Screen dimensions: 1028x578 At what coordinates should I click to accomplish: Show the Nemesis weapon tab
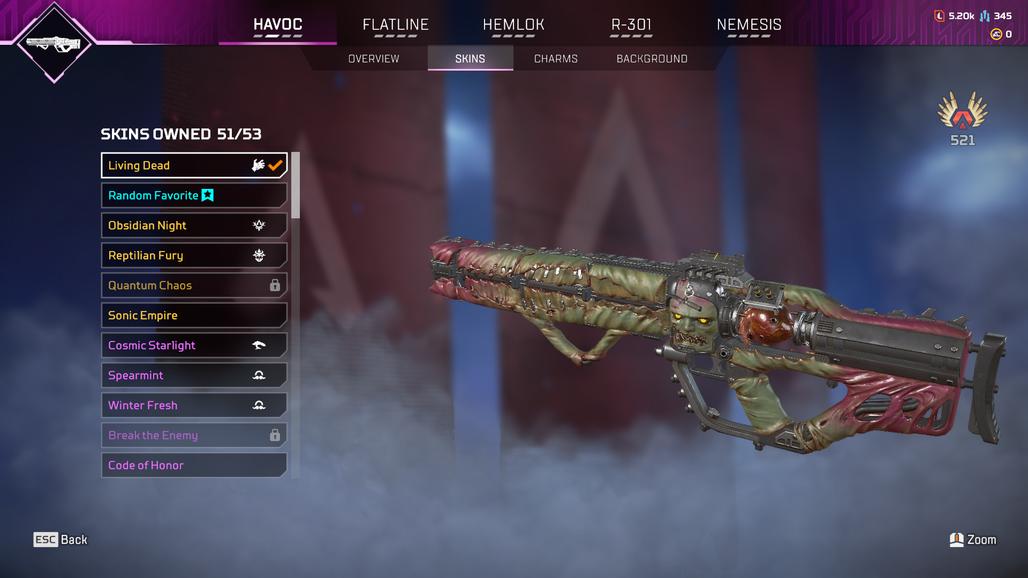[749, 25]
